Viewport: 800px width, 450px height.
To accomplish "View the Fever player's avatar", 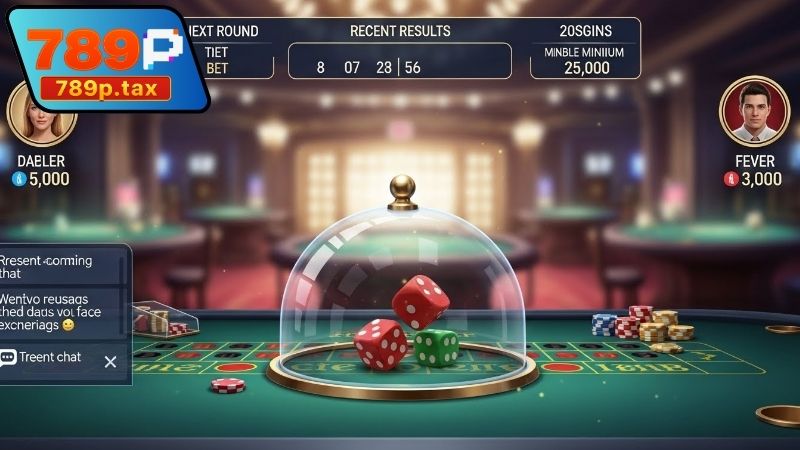I will (x=749, y=112).
